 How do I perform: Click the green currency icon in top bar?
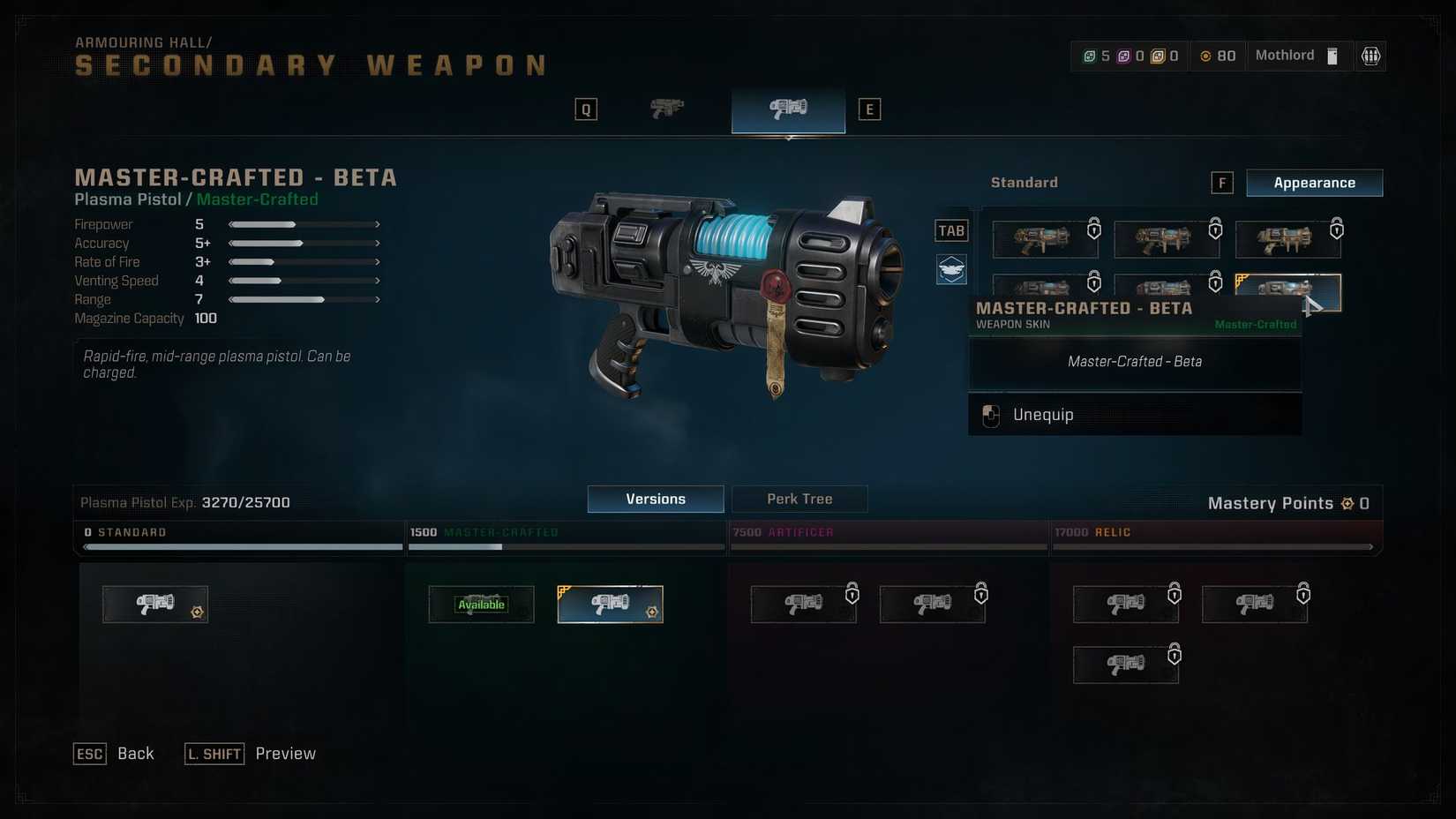1091,55
